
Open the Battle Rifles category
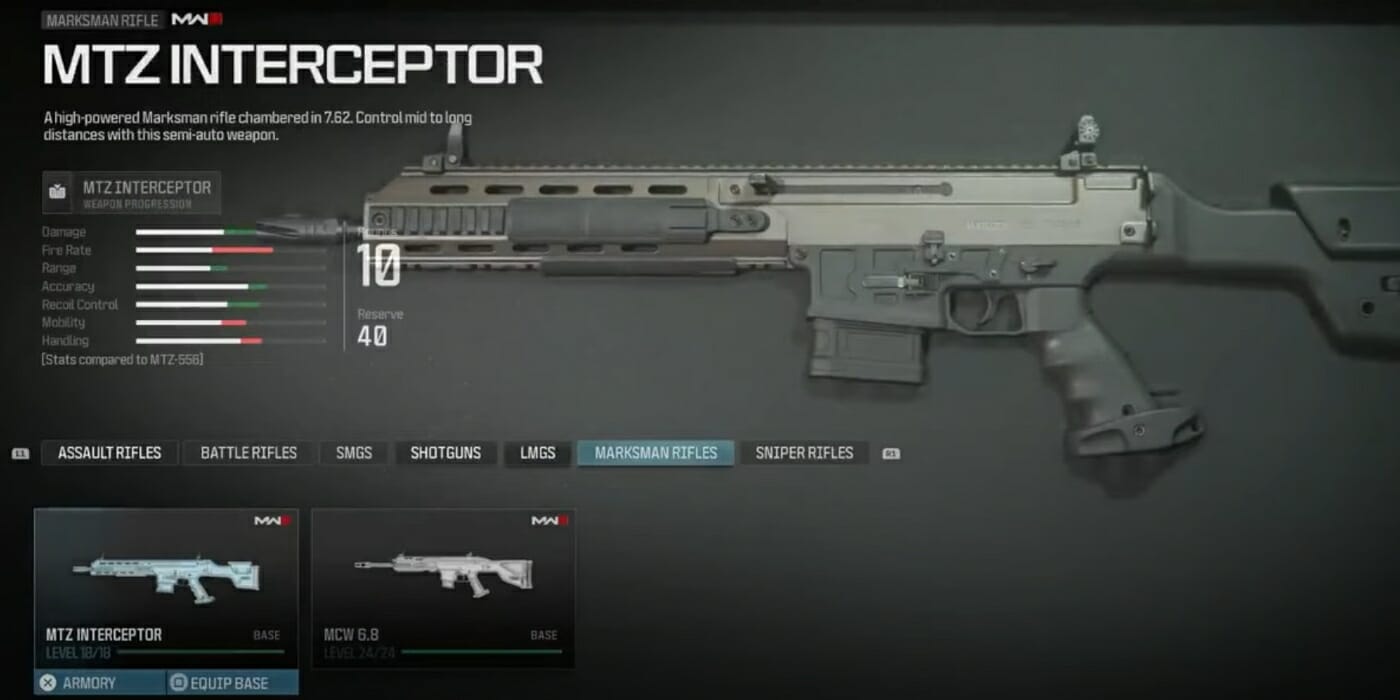[x=248, y=453]
